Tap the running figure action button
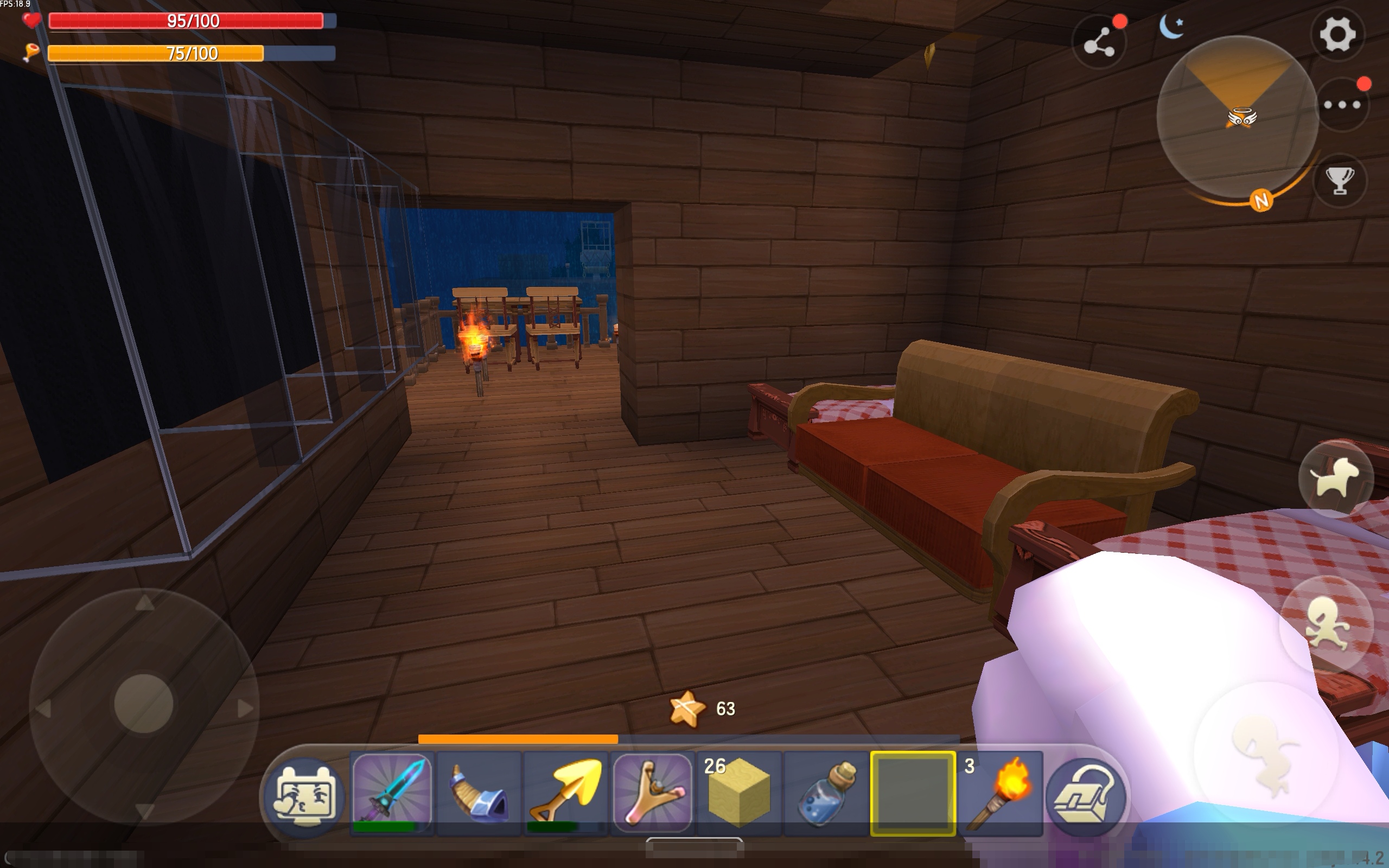This screenshot has width=1389, height=868. pos(1326,623)
